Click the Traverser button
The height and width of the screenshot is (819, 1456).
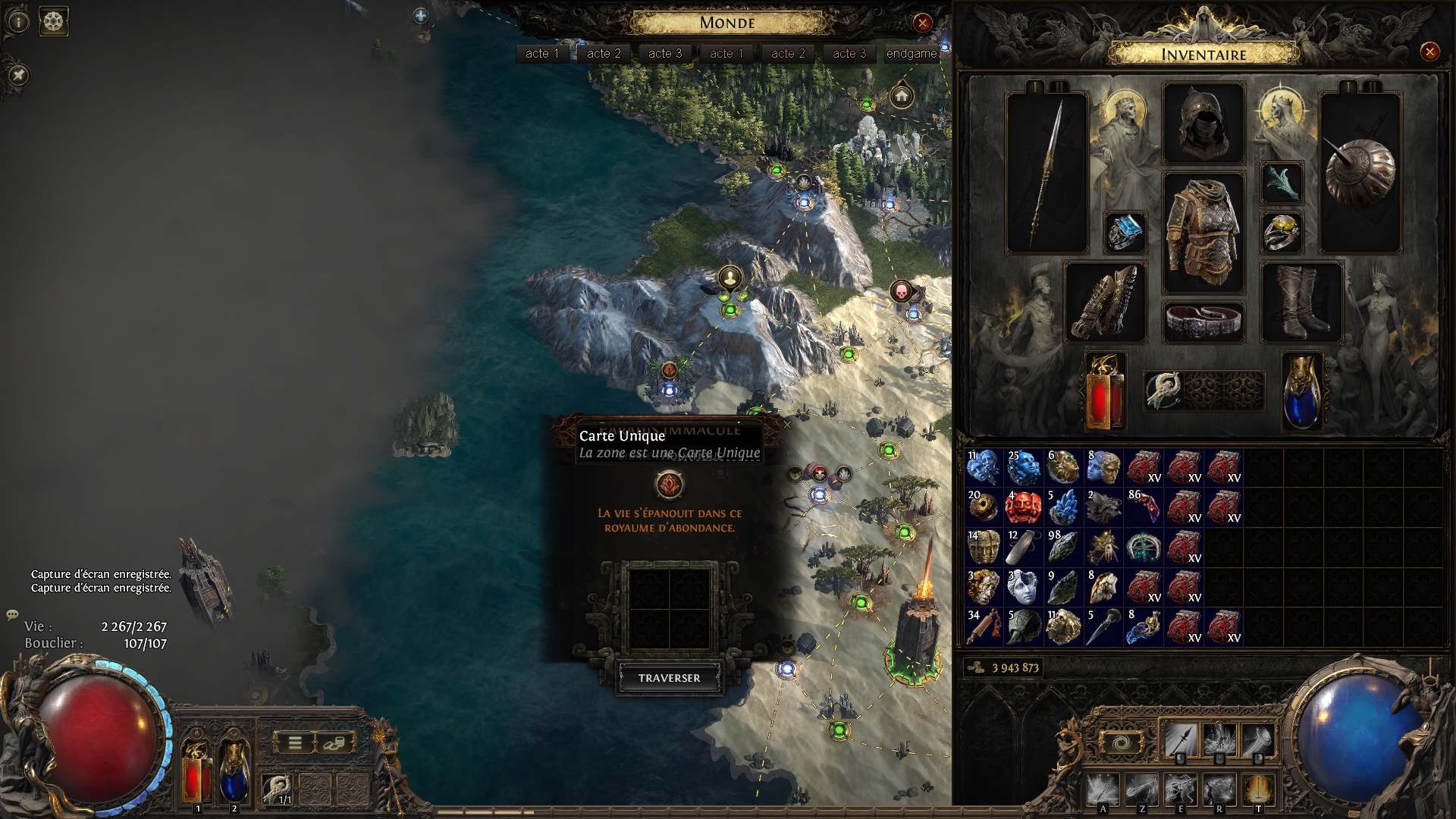pyautogui.click(x=669, y=678)
